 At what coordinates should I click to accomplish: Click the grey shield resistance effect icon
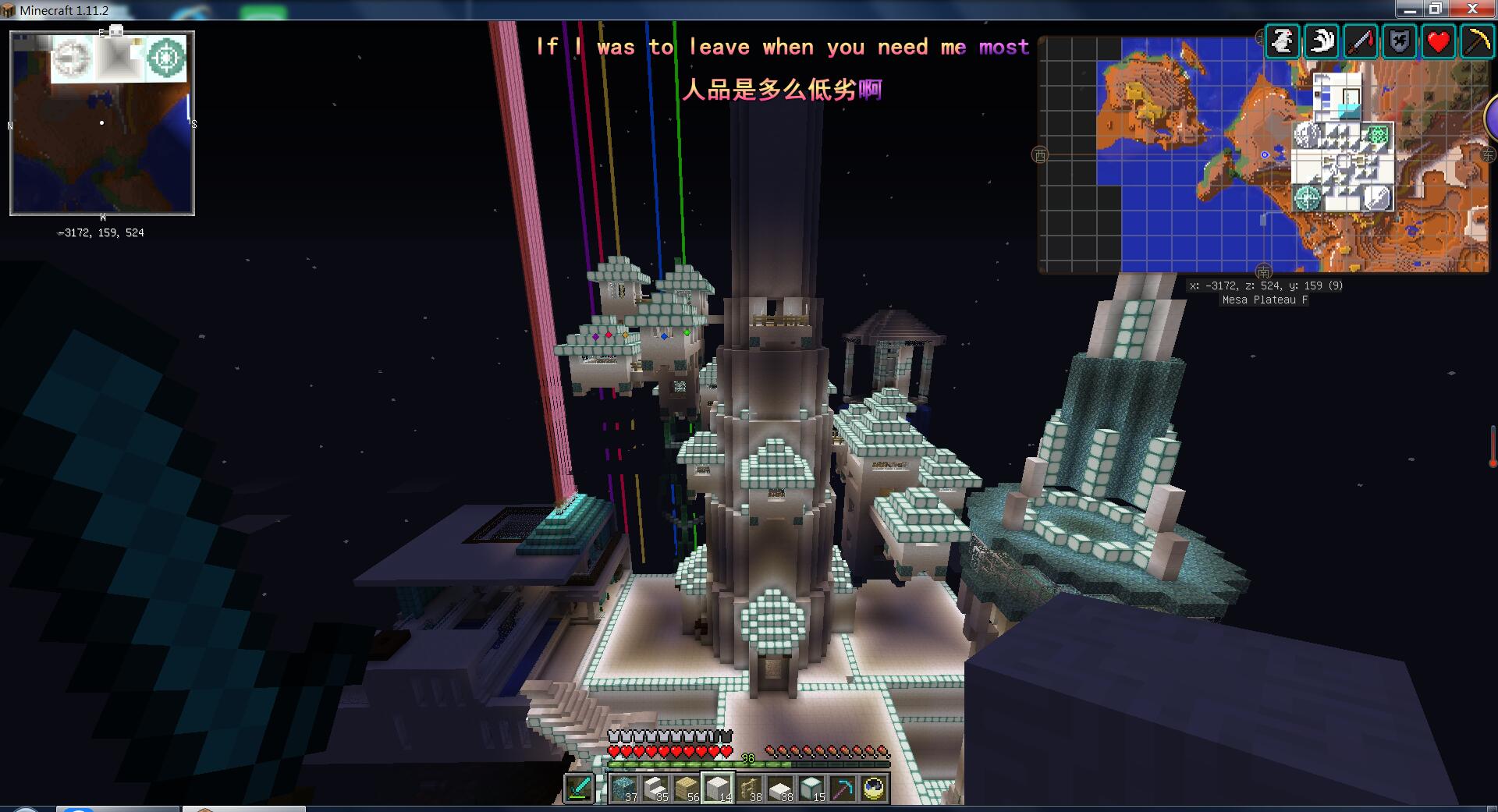pyautogui.click(x=1400, y=41)
